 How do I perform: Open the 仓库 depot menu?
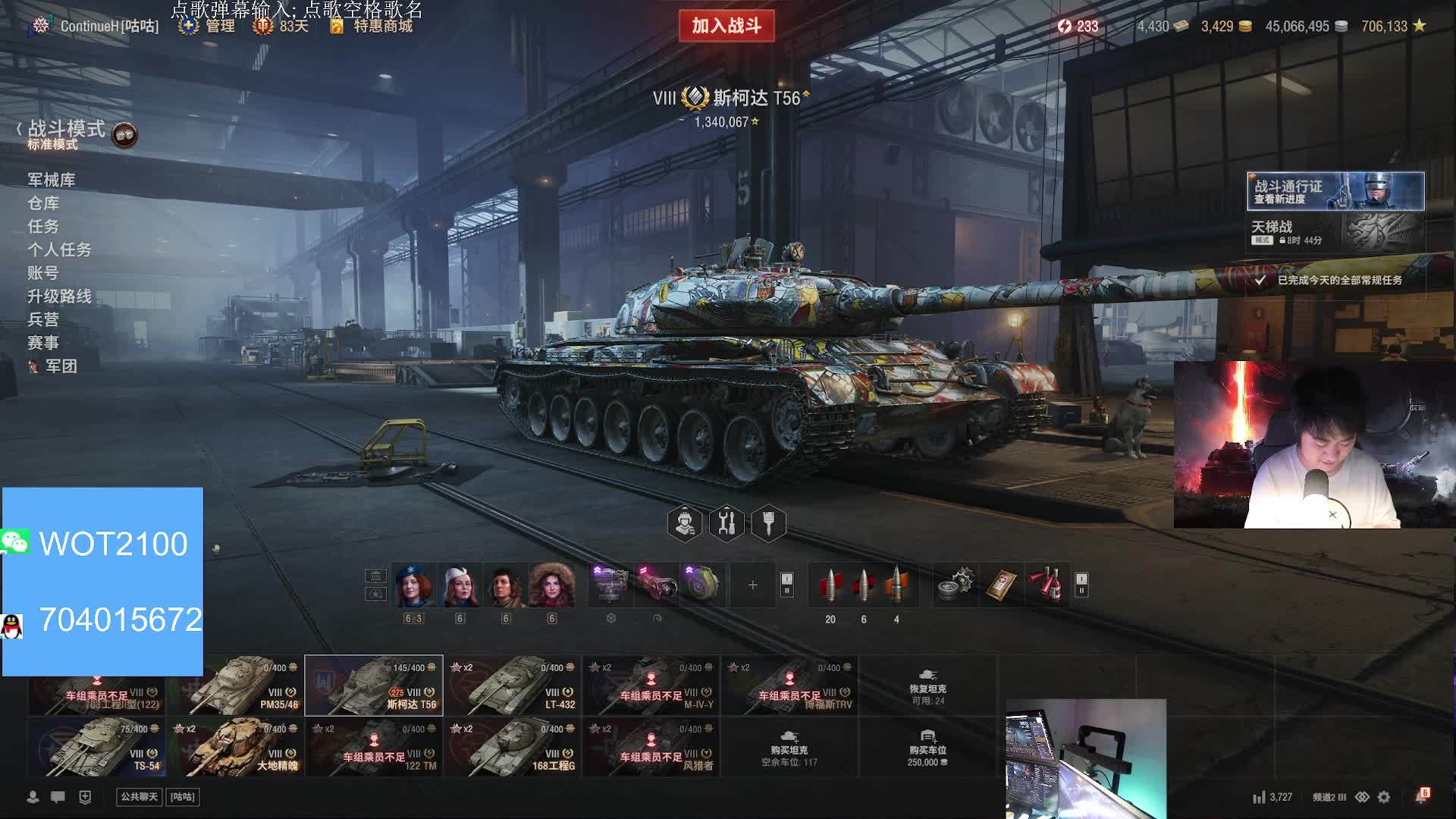[43, 203]
